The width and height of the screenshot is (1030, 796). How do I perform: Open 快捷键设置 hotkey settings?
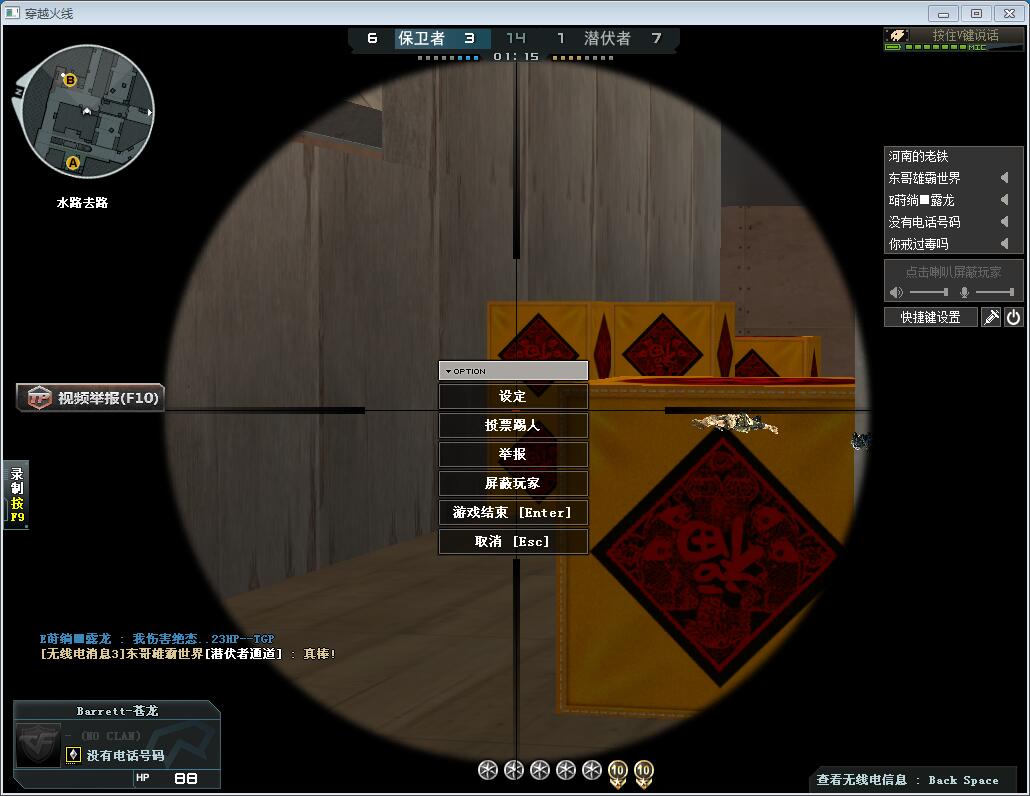point(930,317)
